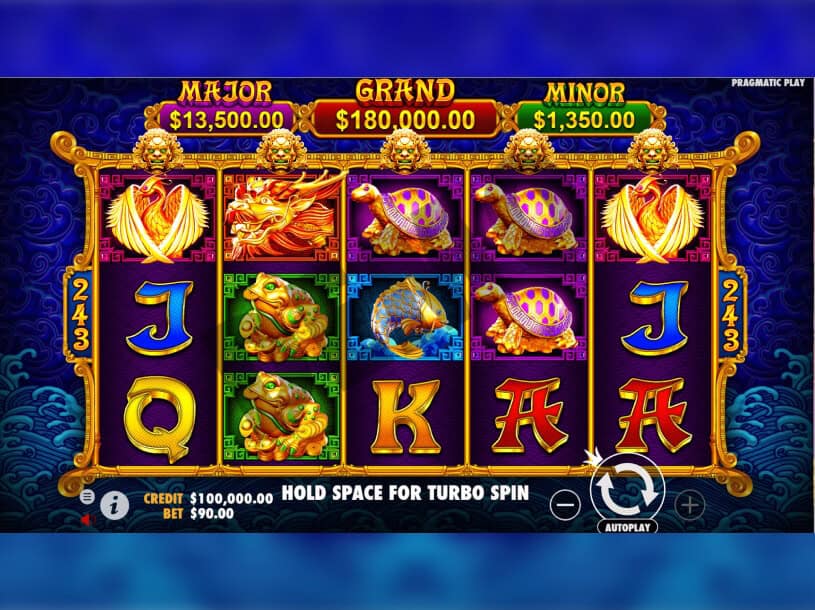Open the game info with the i icon
815x610 pixels.
tap(114, 506)
